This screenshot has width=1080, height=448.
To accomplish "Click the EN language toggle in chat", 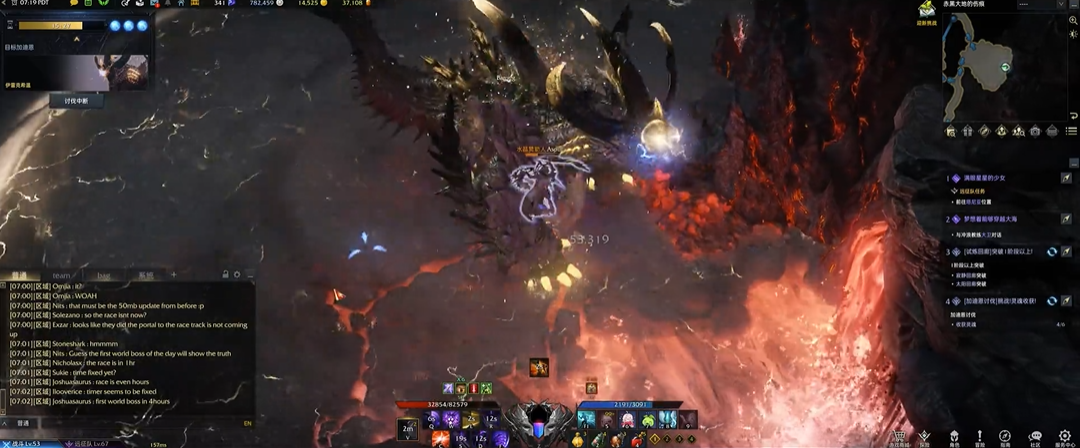I will [247, 423].
